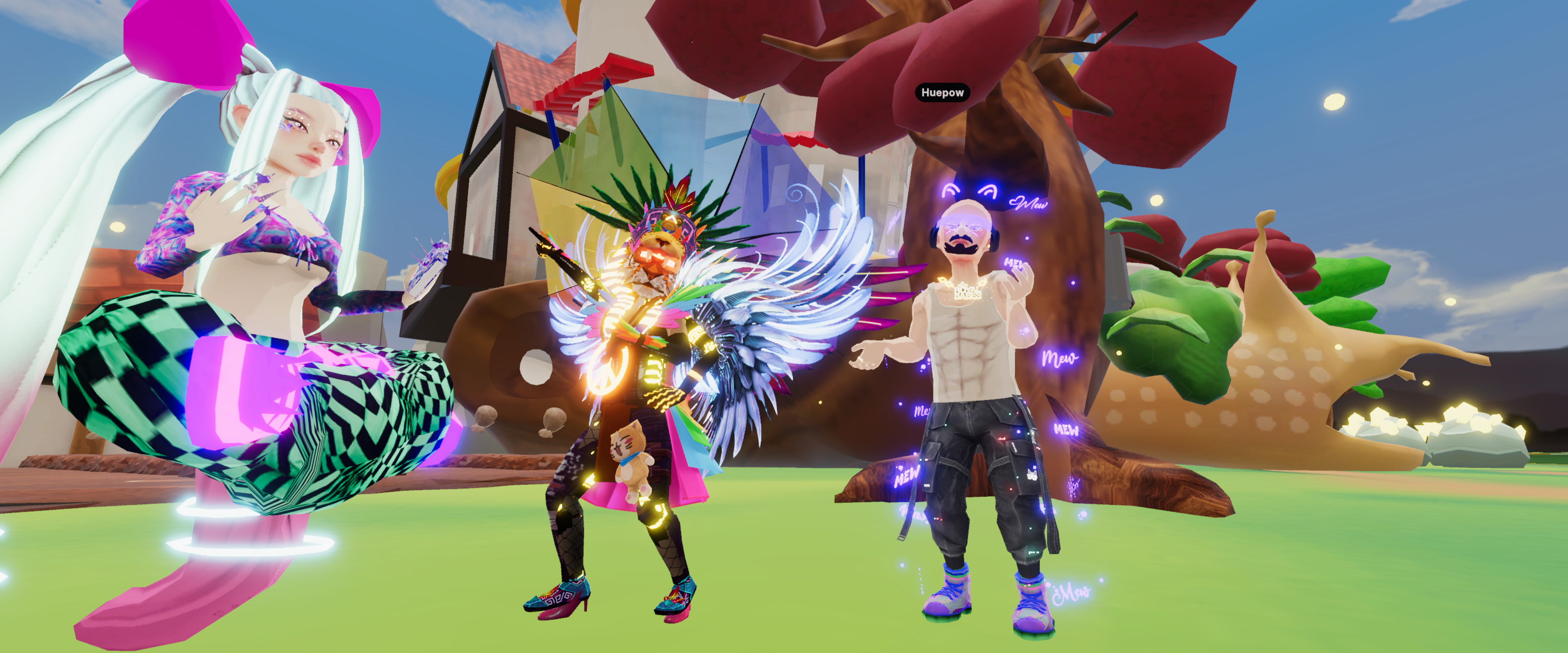Screen dimensions: 1568x653
Task: Click the Huepow player name tag
Action: 942,93
